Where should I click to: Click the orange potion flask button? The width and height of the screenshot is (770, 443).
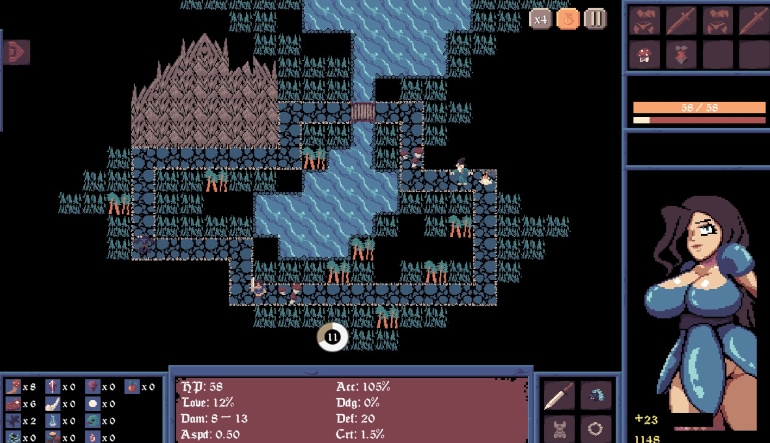click(568, 19)
